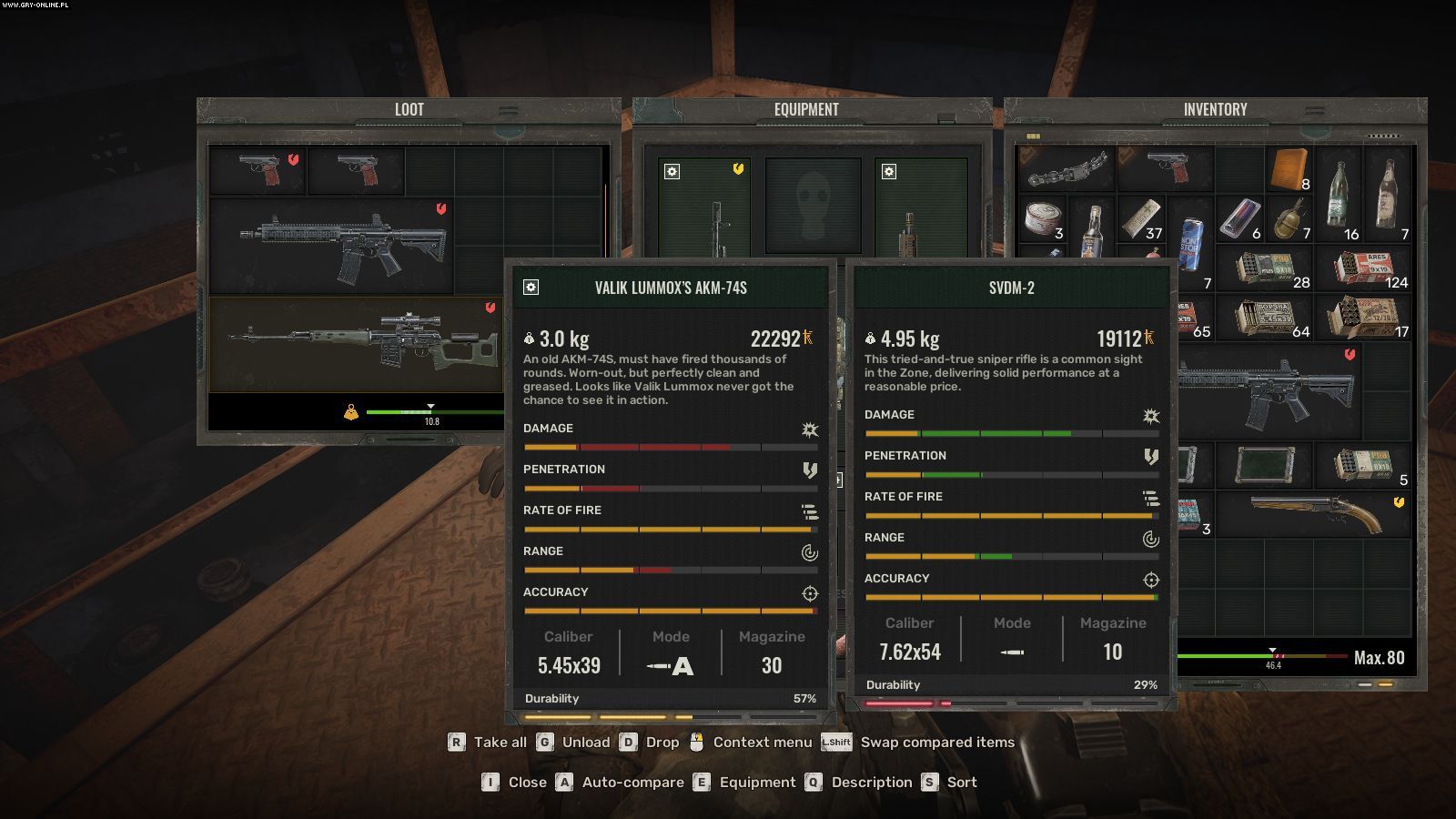Screen dimensions: 1456x819
Task: Select the loot pistol with red shield marker
Action: click(258, 169)
